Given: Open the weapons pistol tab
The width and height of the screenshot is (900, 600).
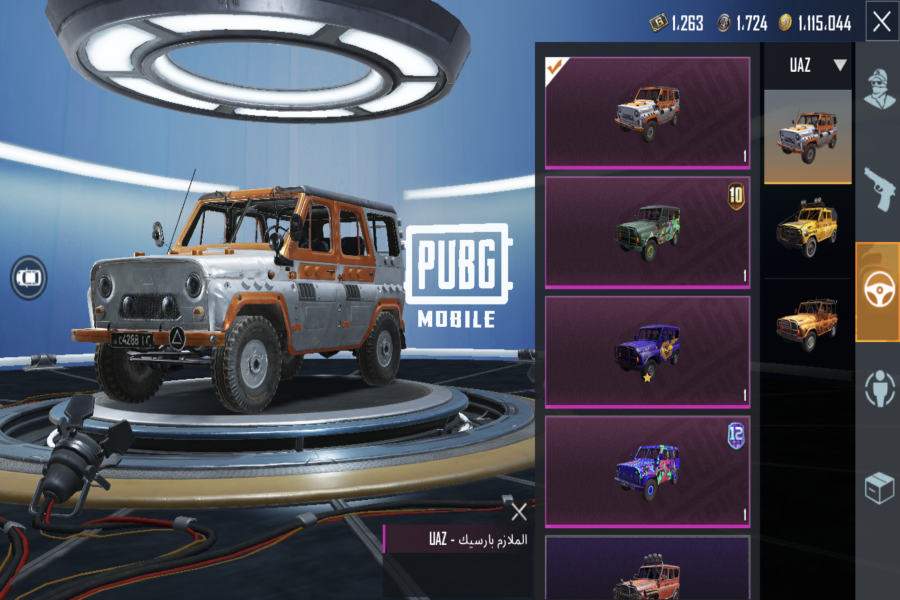Looking at the screenshot, I should (x=879, y=189).
